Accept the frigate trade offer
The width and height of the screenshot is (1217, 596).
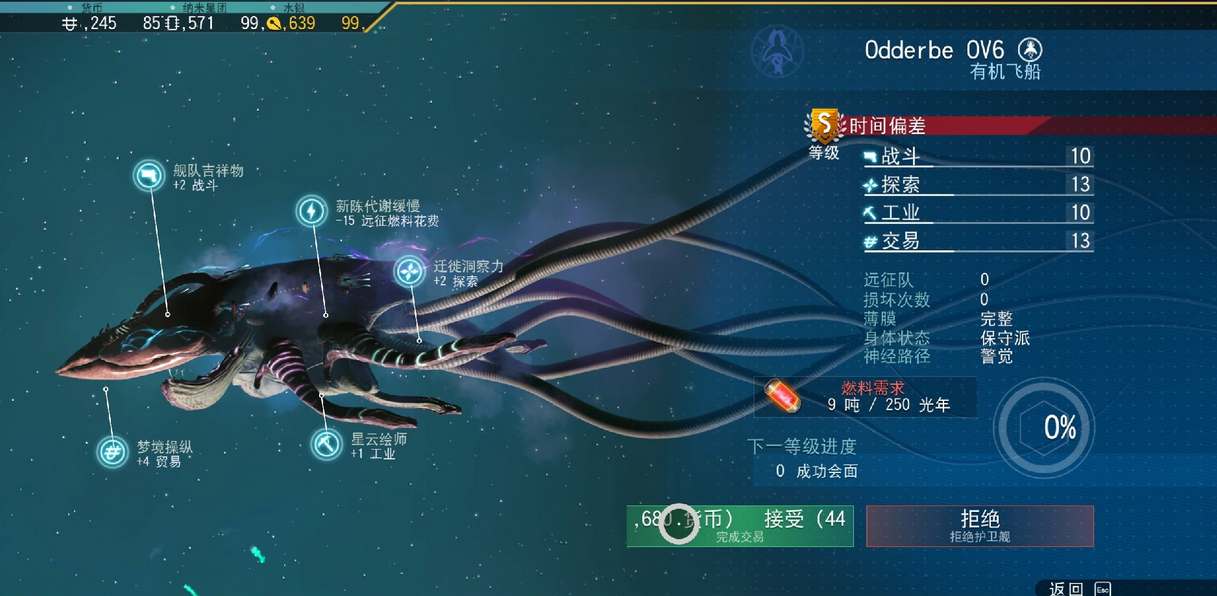740,525
